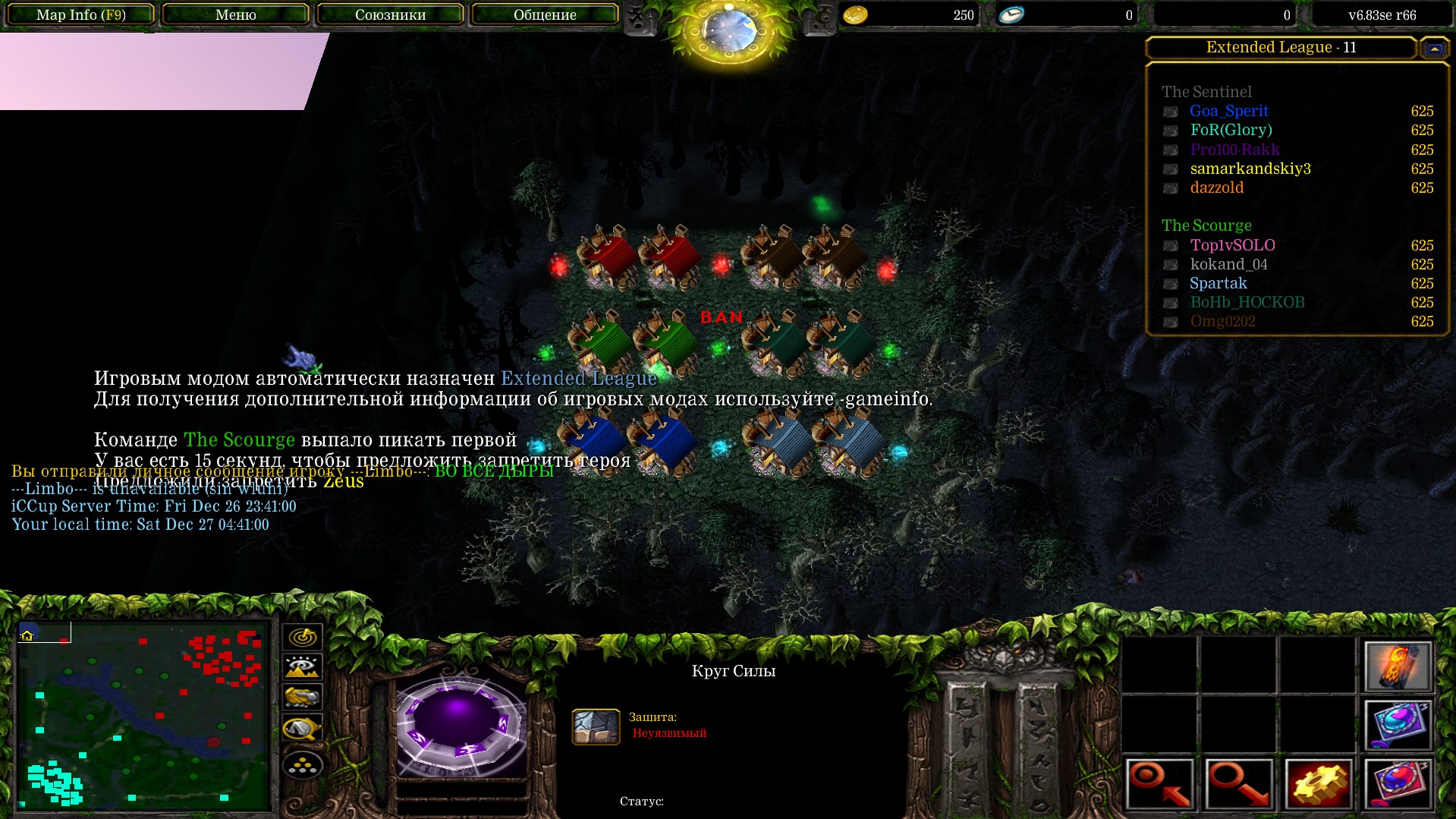Click the key icon with up-left arrow
The width and height of the screenshot is (1456, 819).
click(1160, 783)
